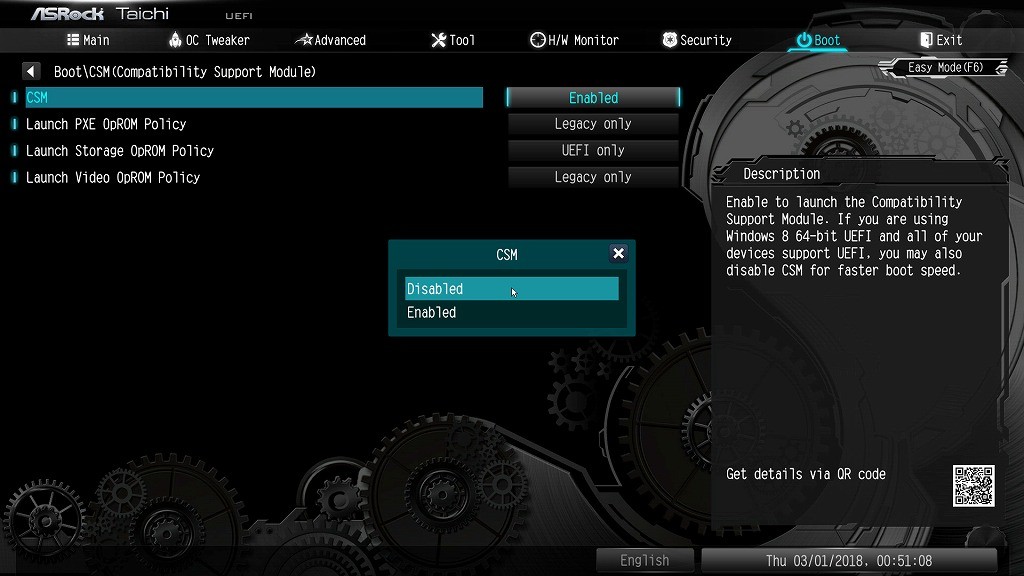Change Launch Storage OpROM Policy value
The width and height of the screenshot is (1024, 576).
[593, 151]
